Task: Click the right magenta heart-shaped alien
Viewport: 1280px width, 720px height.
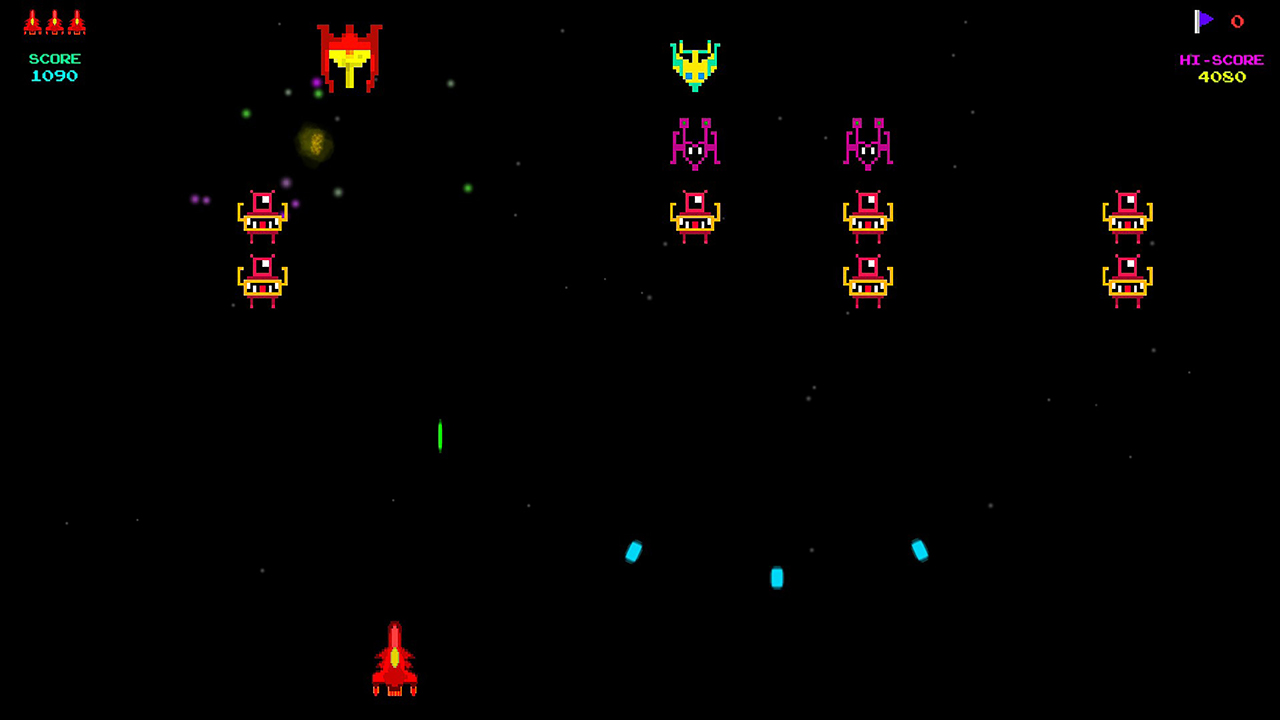Action: click(868, 143)
